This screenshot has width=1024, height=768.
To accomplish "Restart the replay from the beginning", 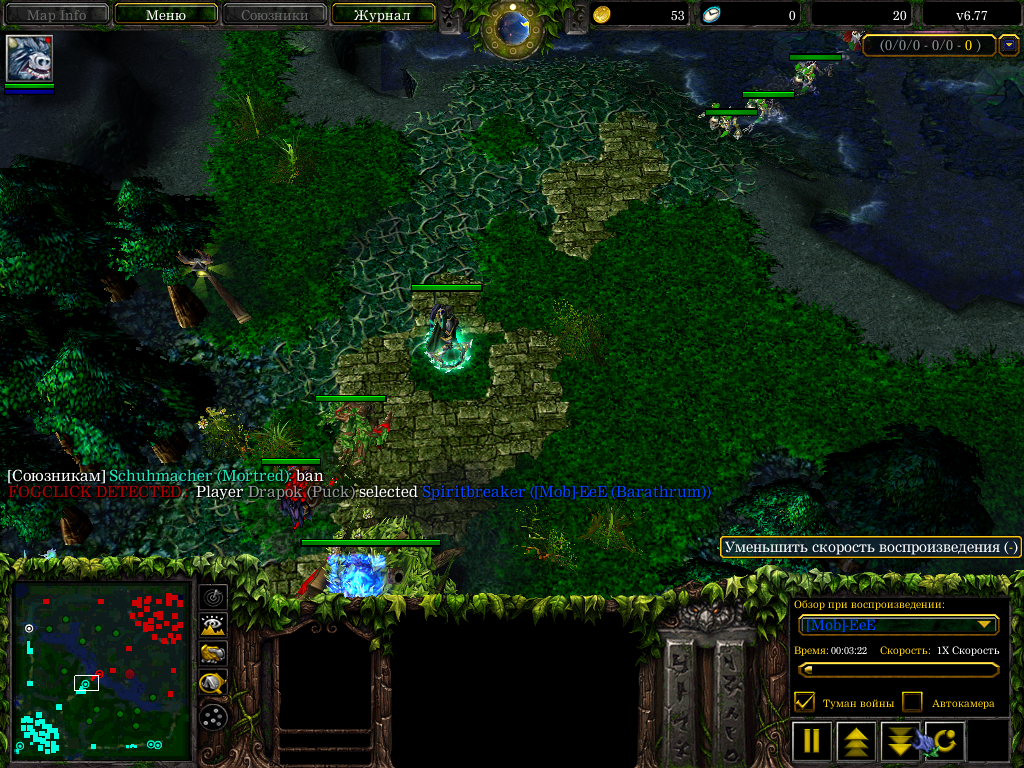I will coord(945,741).
